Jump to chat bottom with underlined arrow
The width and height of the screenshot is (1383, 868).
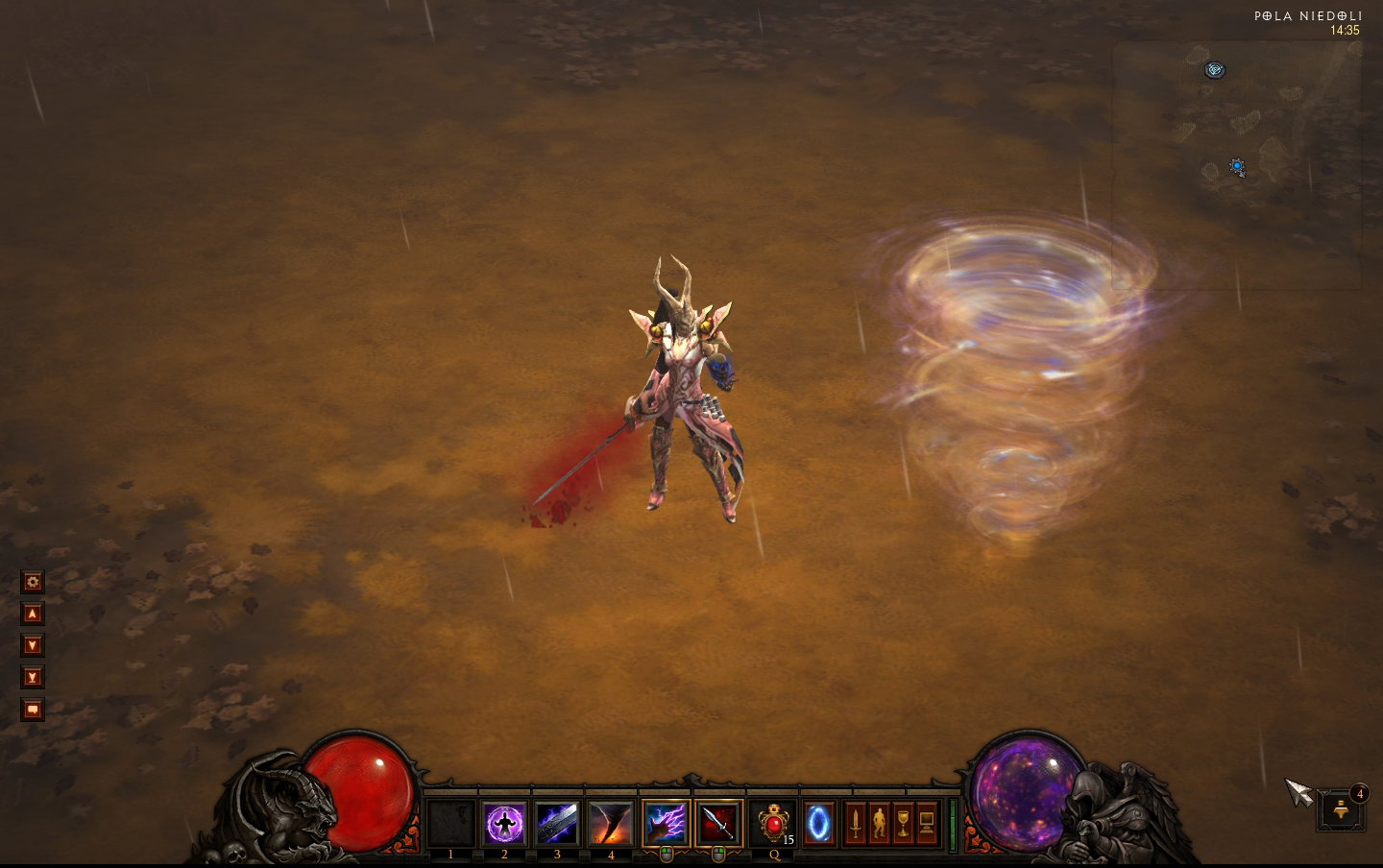click(x=33, y=678)
